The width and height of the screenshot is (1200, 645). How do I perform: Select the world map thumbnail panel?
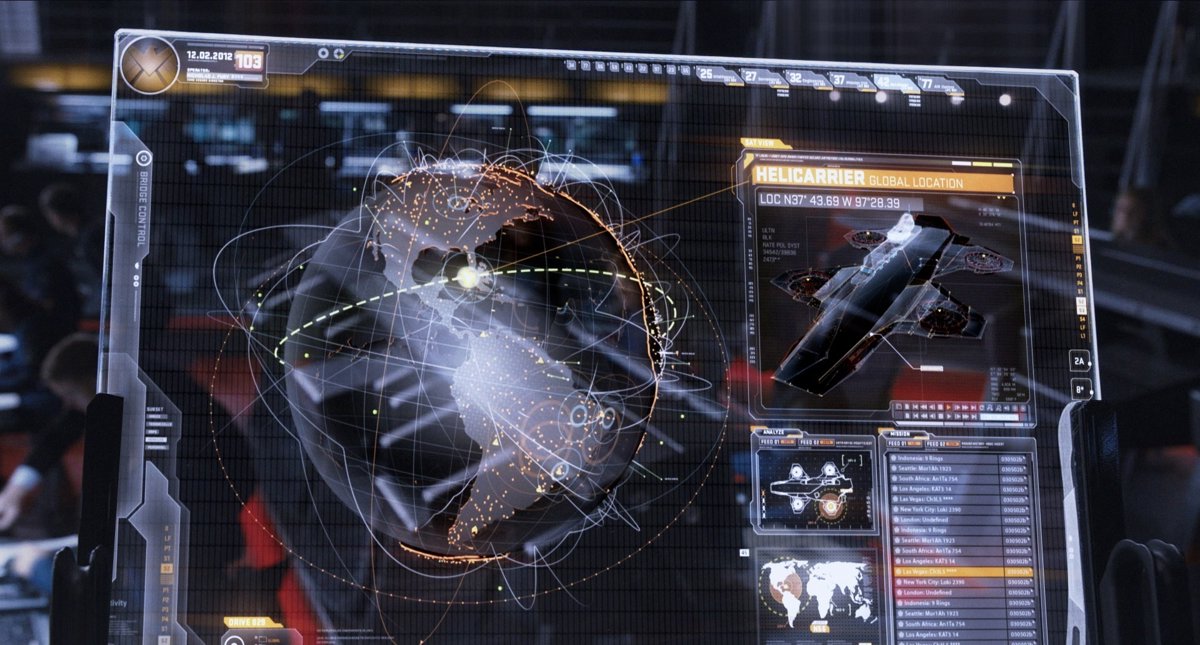tap(814, 591)
